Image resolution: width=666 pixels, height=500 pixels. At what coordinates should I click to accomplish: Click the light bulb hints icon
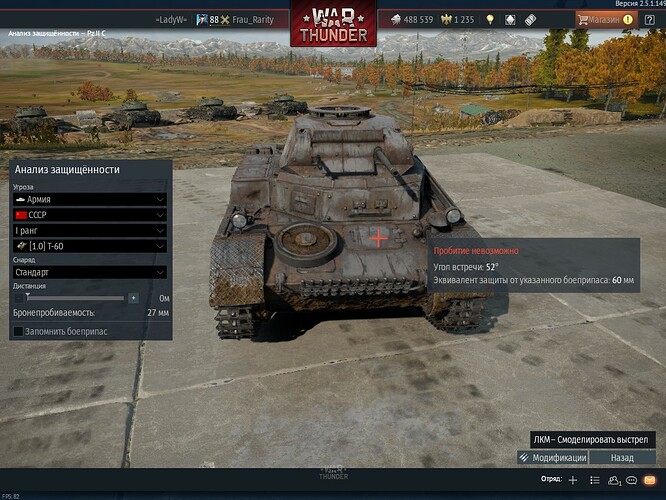click(x=490, y=19)
